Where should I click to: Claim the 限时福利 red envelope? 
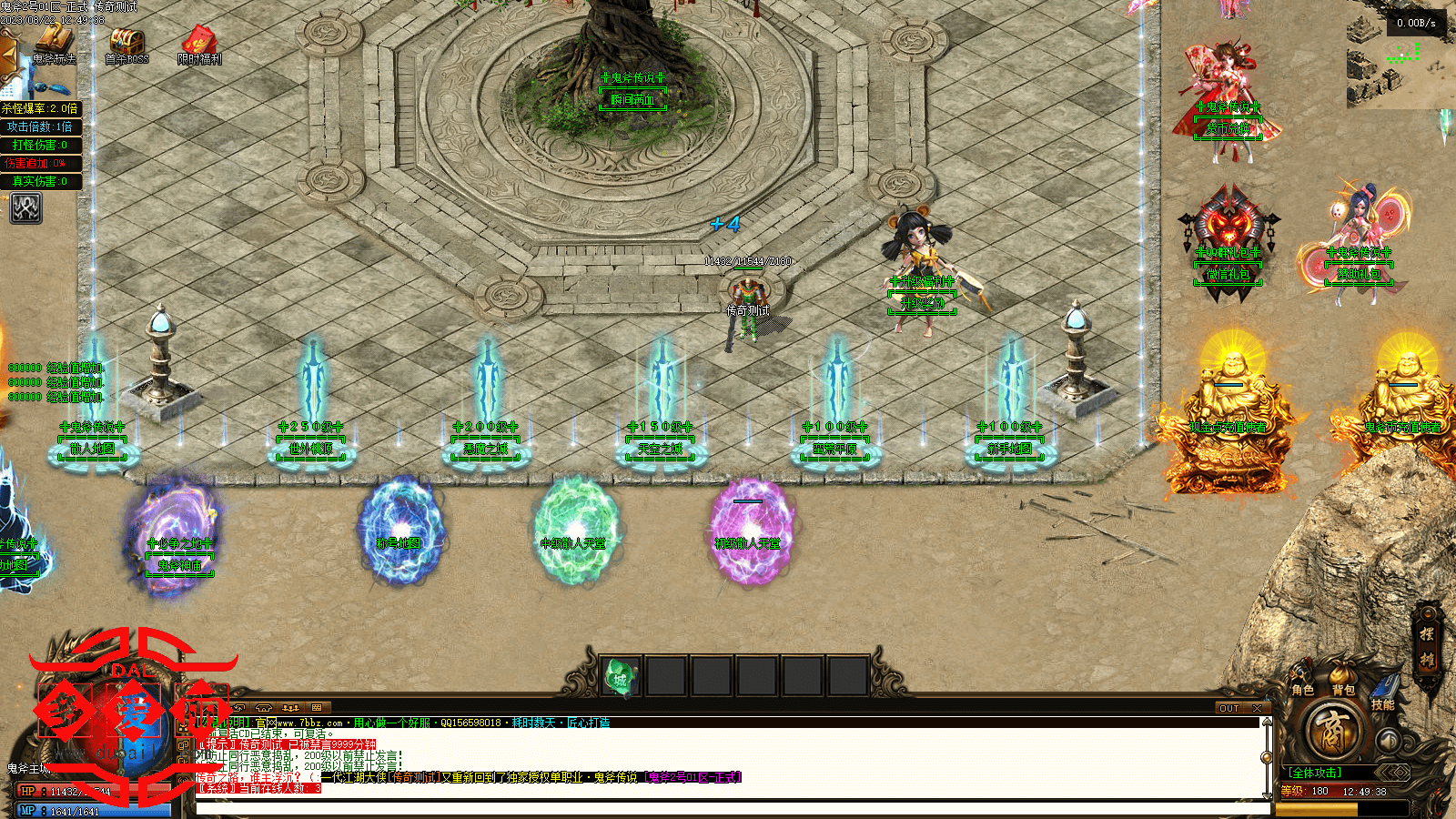coord(199,43)
